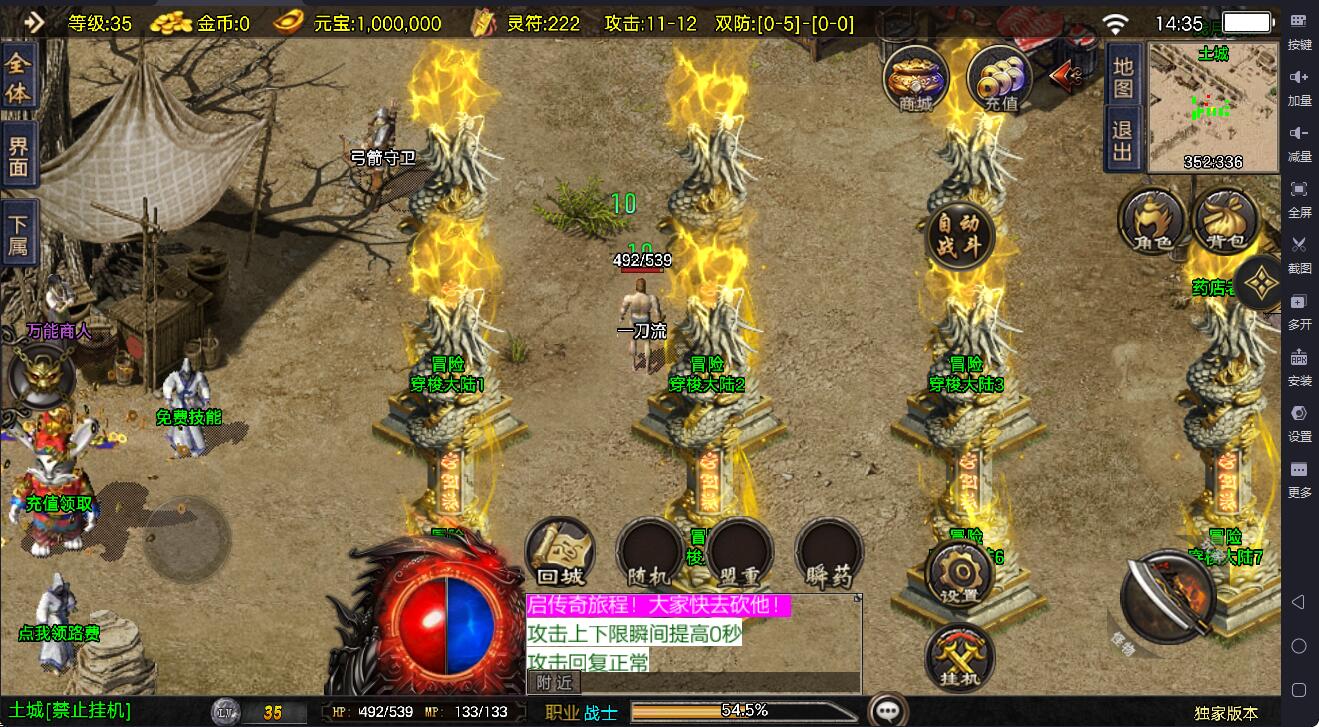Open the 土城 minimap
Viewport: 1319px width, 727px height.
pyautogui.click(x=1212, y=108)
